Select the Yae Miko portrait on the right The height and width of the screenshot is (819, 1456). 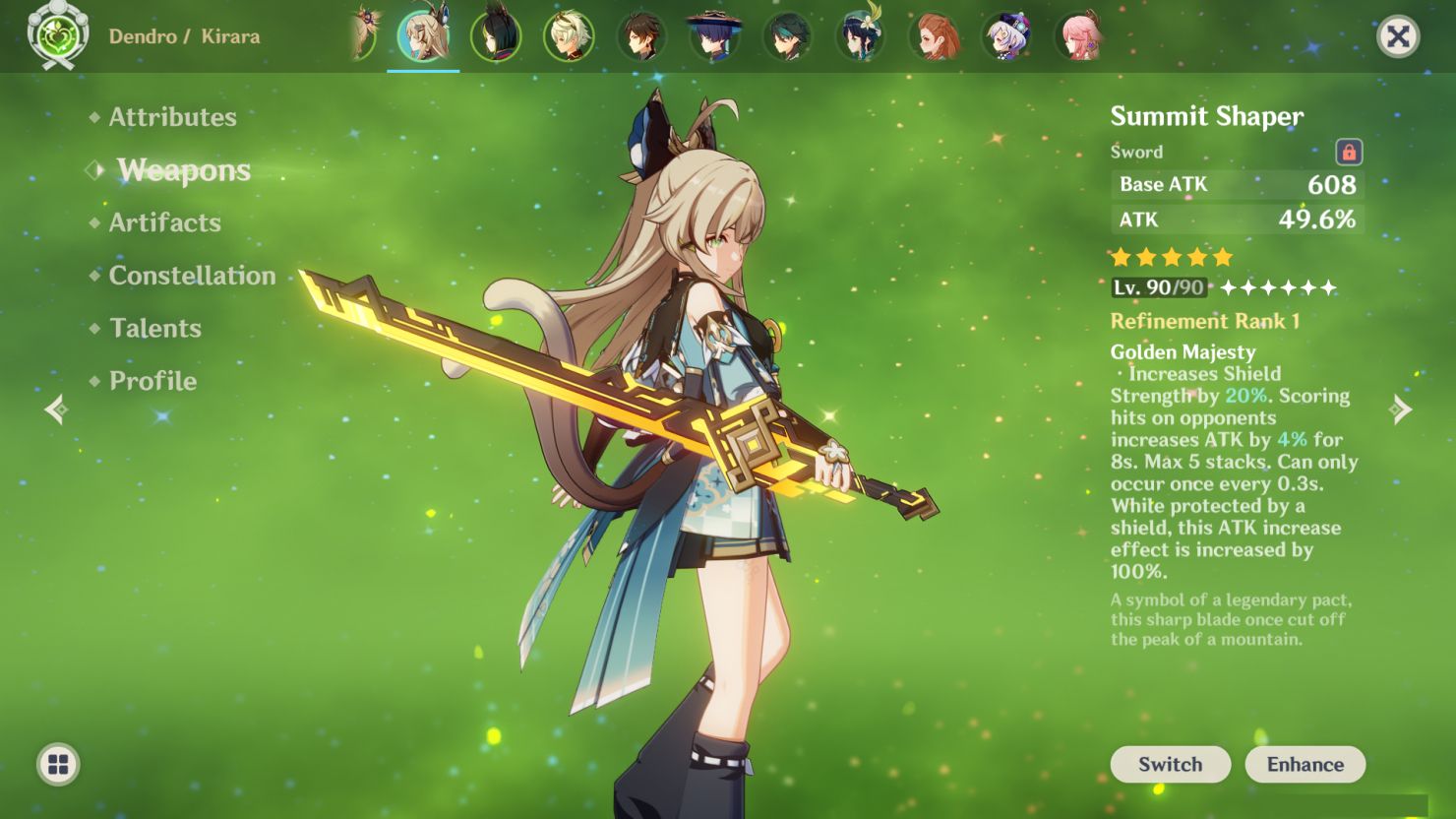pyautogui.click(x=1079, y=36)
